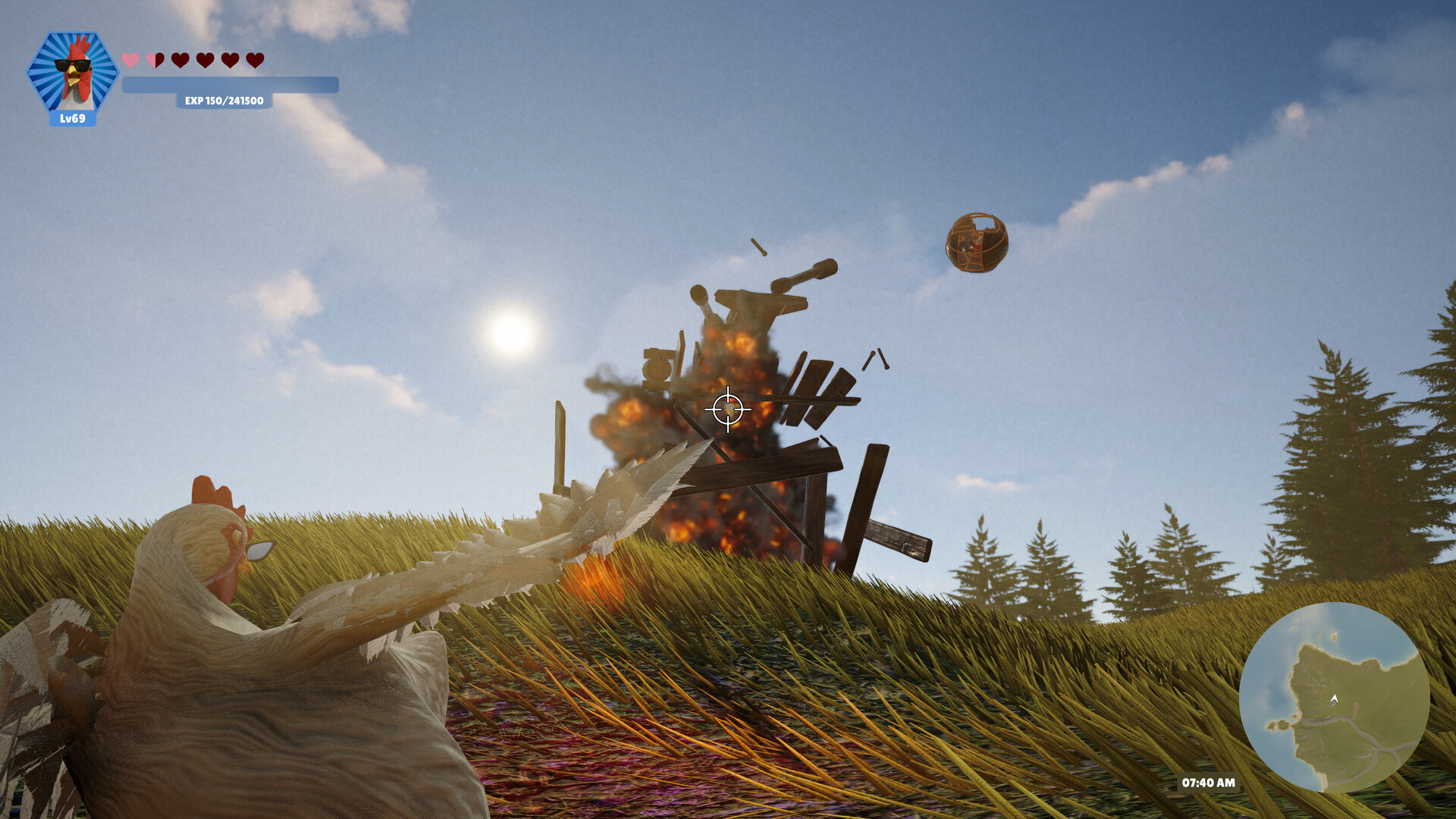Click the fourth heart to toggle health display
This screenshot has width=1456, height=819.
[x=205, y=59]
